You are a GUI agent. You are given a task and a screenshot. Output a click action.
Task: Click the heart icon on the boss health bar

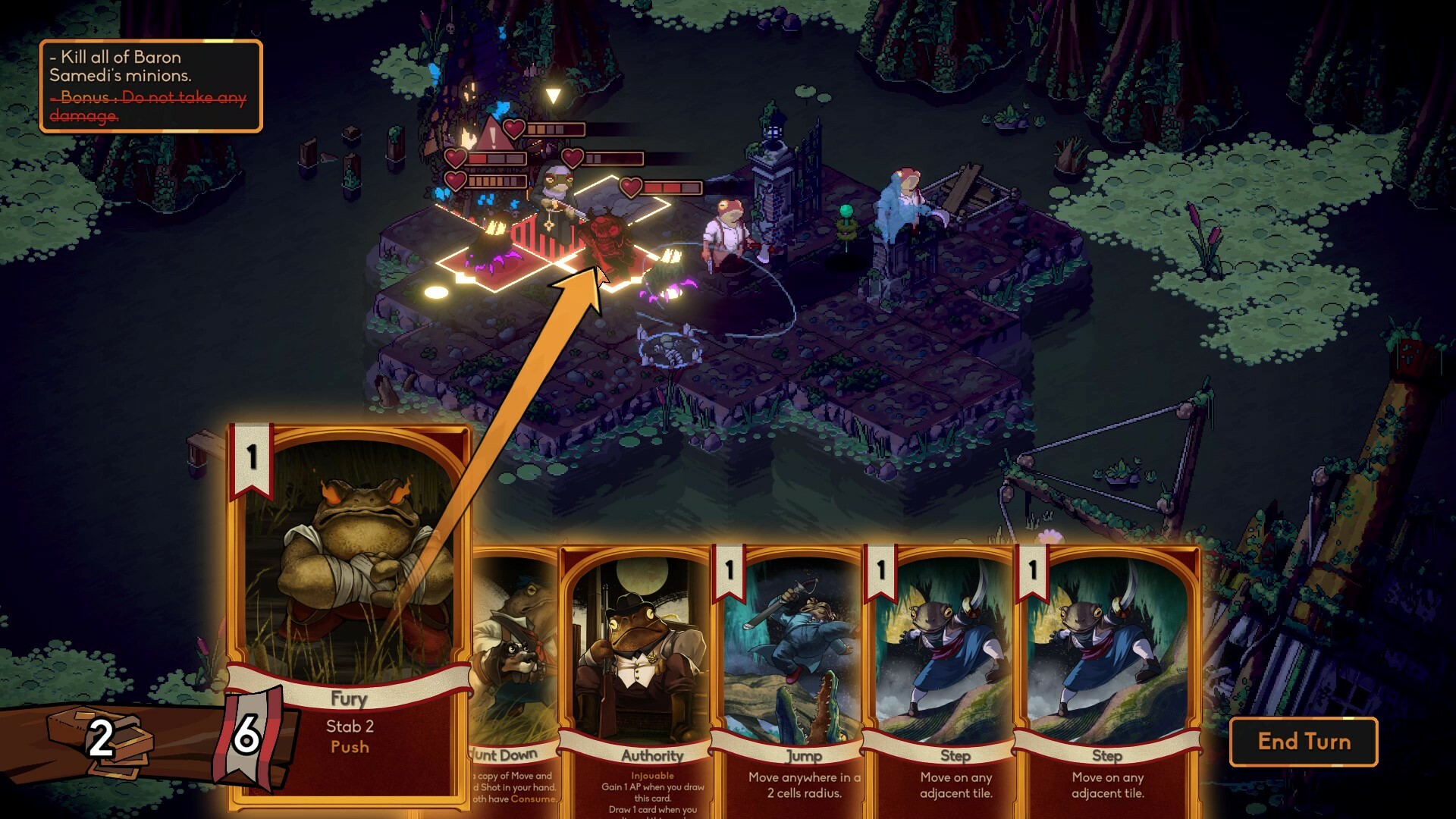pos(514,129)
